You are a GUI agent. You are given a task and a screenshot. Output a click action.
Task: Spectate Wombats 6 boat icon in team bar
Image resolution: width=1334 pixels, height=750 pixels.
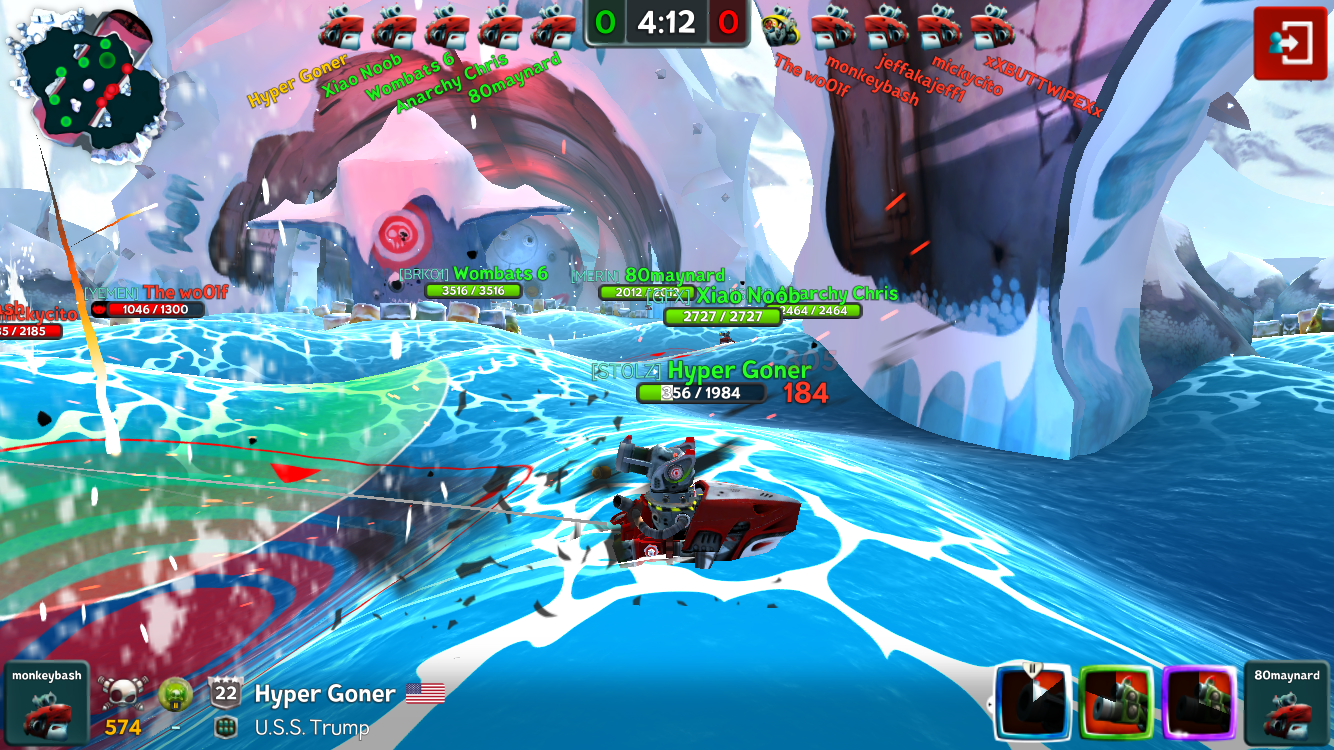(x=446, y=27)
